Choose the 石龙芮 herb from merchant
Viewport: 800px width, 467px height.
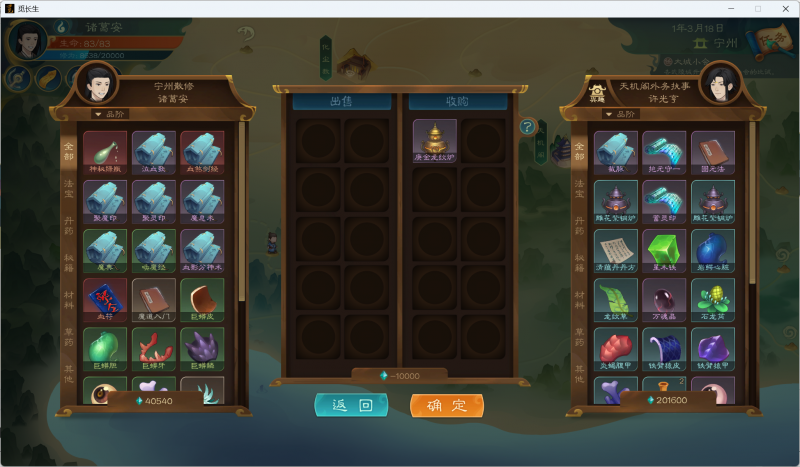coord(713,299)
